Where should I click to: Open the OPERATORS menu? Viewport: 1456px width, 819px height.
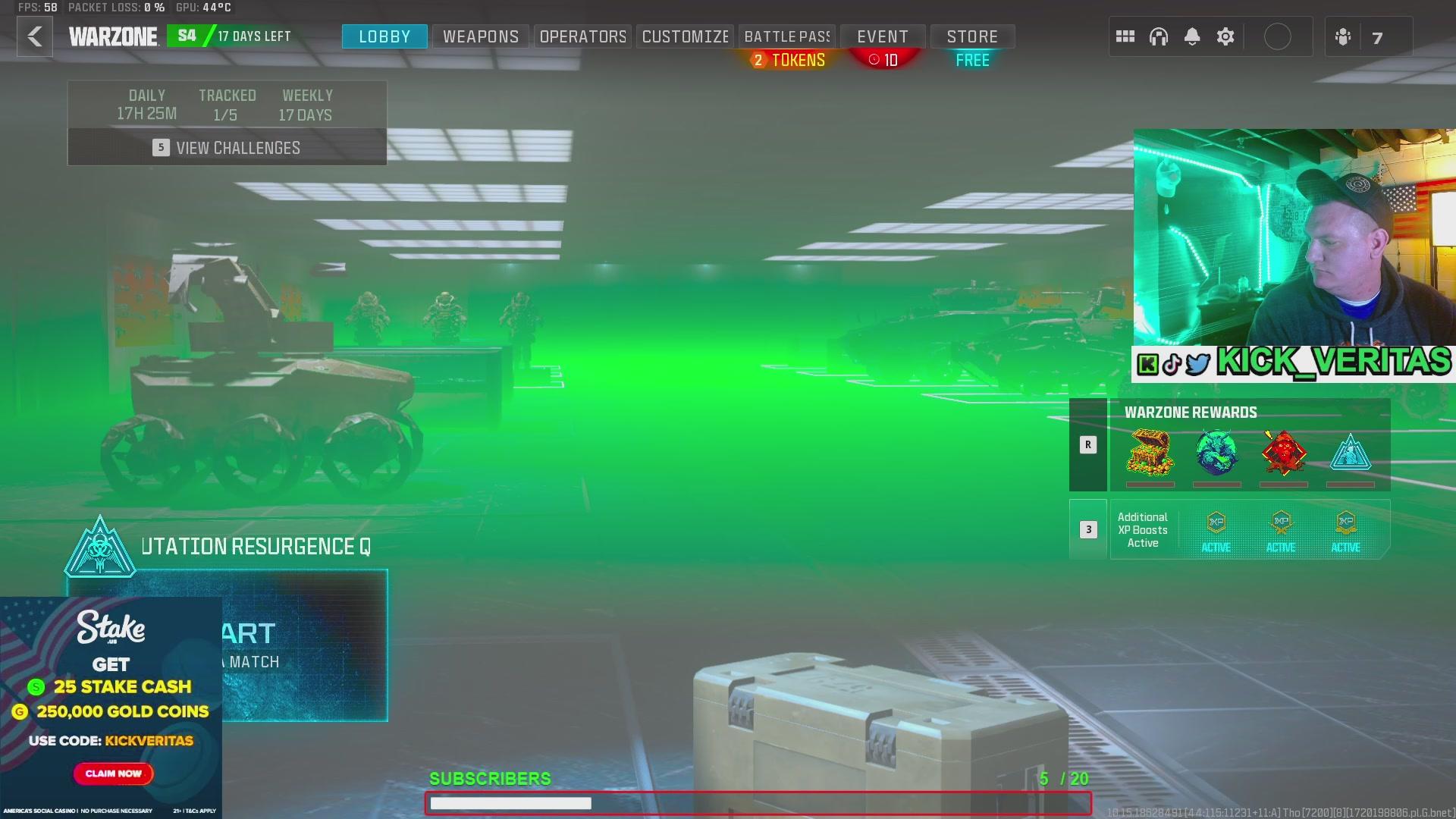pyautogui.click(x=582, y=36)
